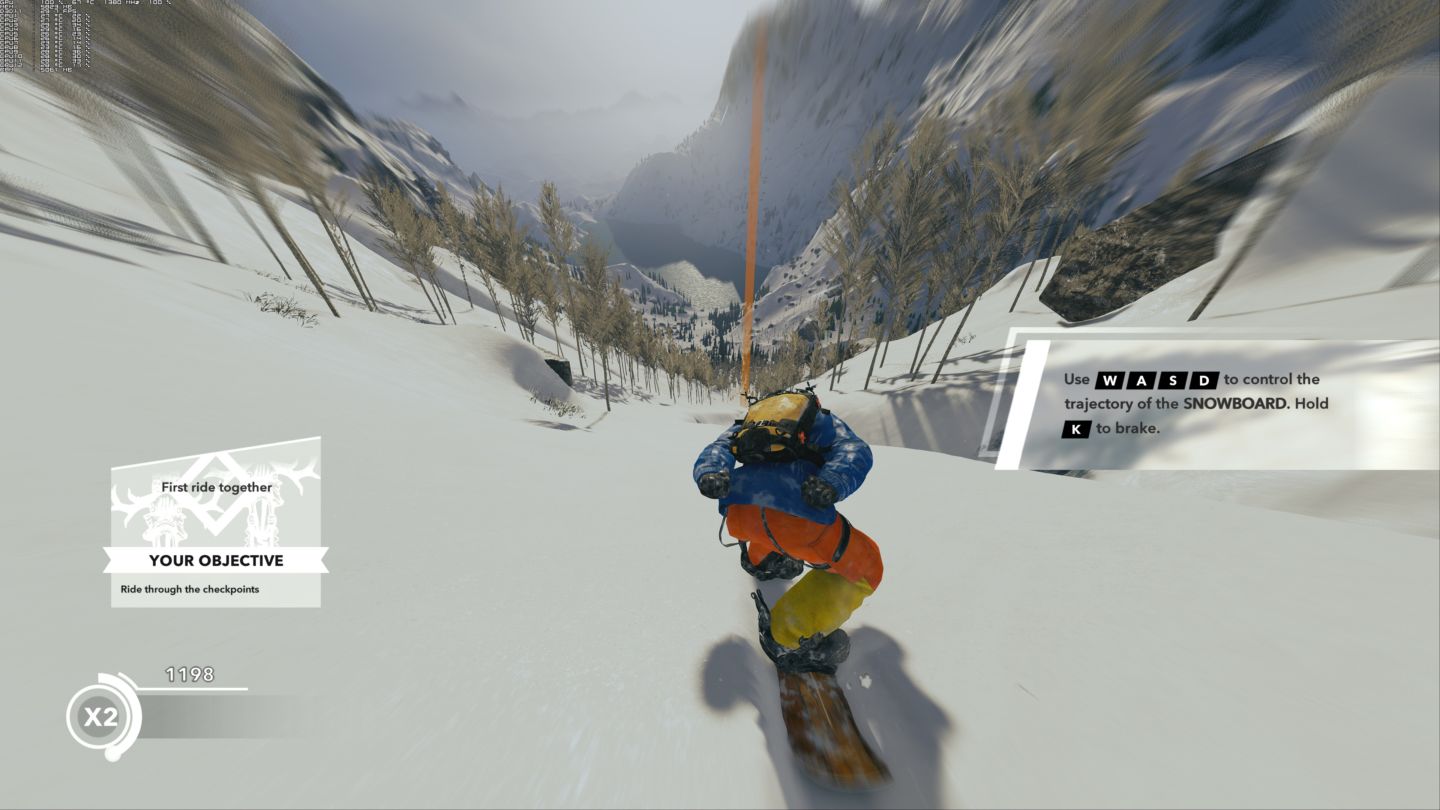The width and height of the screenshot is (1440, 810).
Task: Select the YOUR OBJECTIVE heading
Action: coord(217,560)
